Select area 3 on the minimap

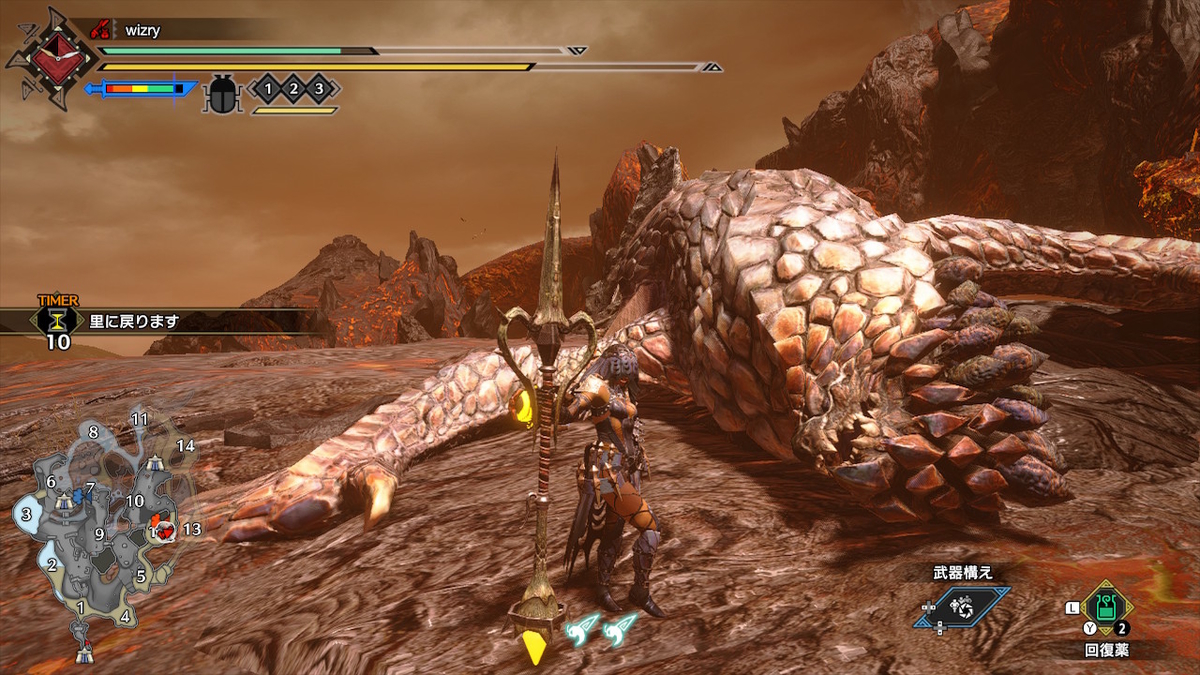point(27,515)
